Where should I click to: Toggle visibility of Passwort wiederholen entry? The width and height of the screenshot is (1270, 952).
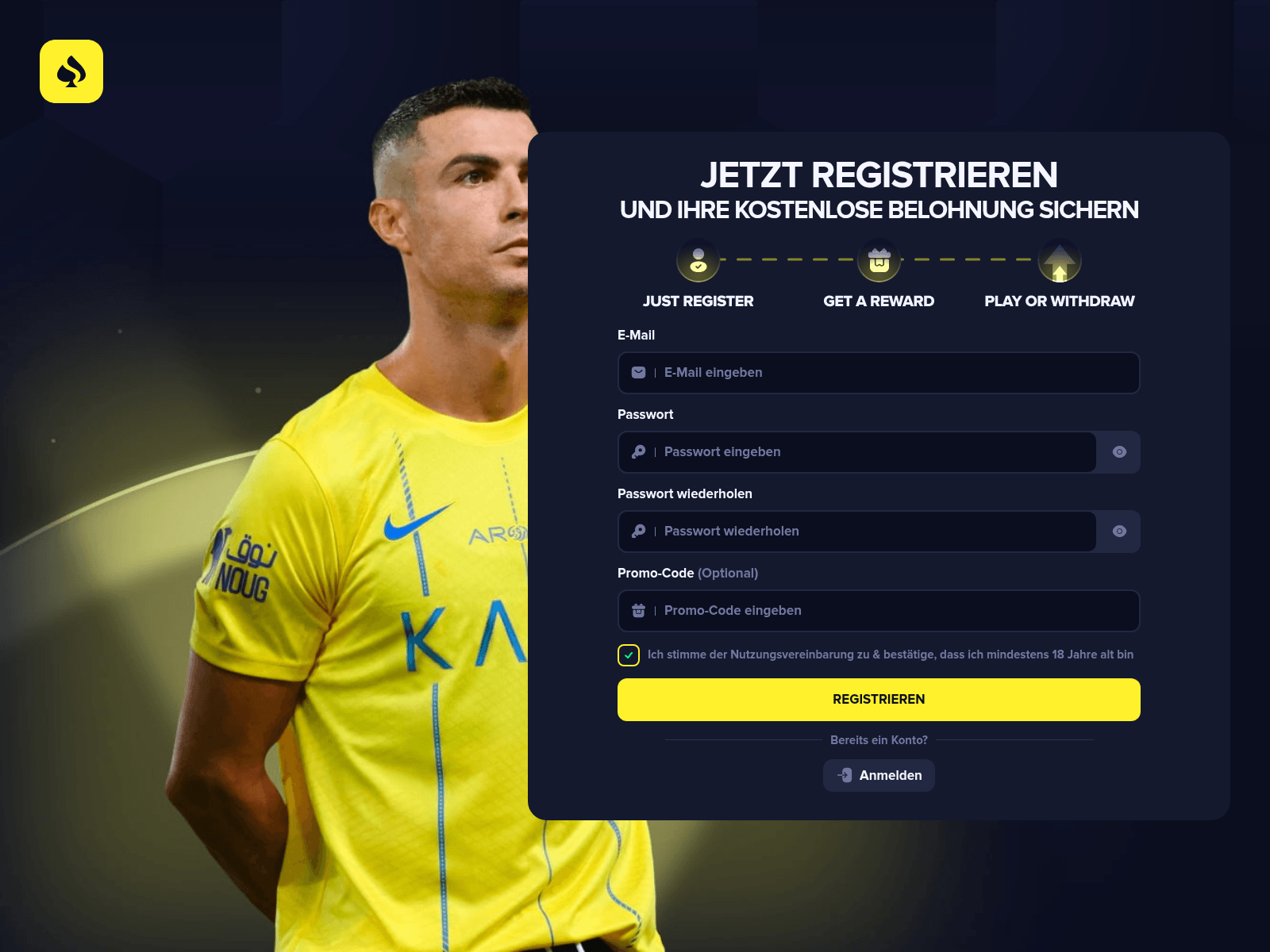coord(1118,532)
